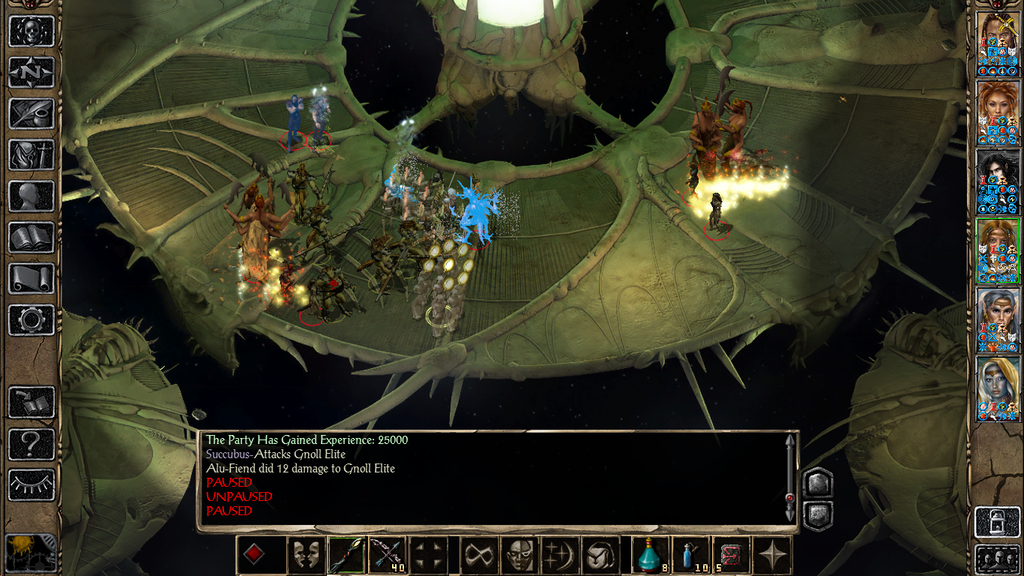
Task: Equip the bow with 40 arrows
Action: [x=386, y=555]
